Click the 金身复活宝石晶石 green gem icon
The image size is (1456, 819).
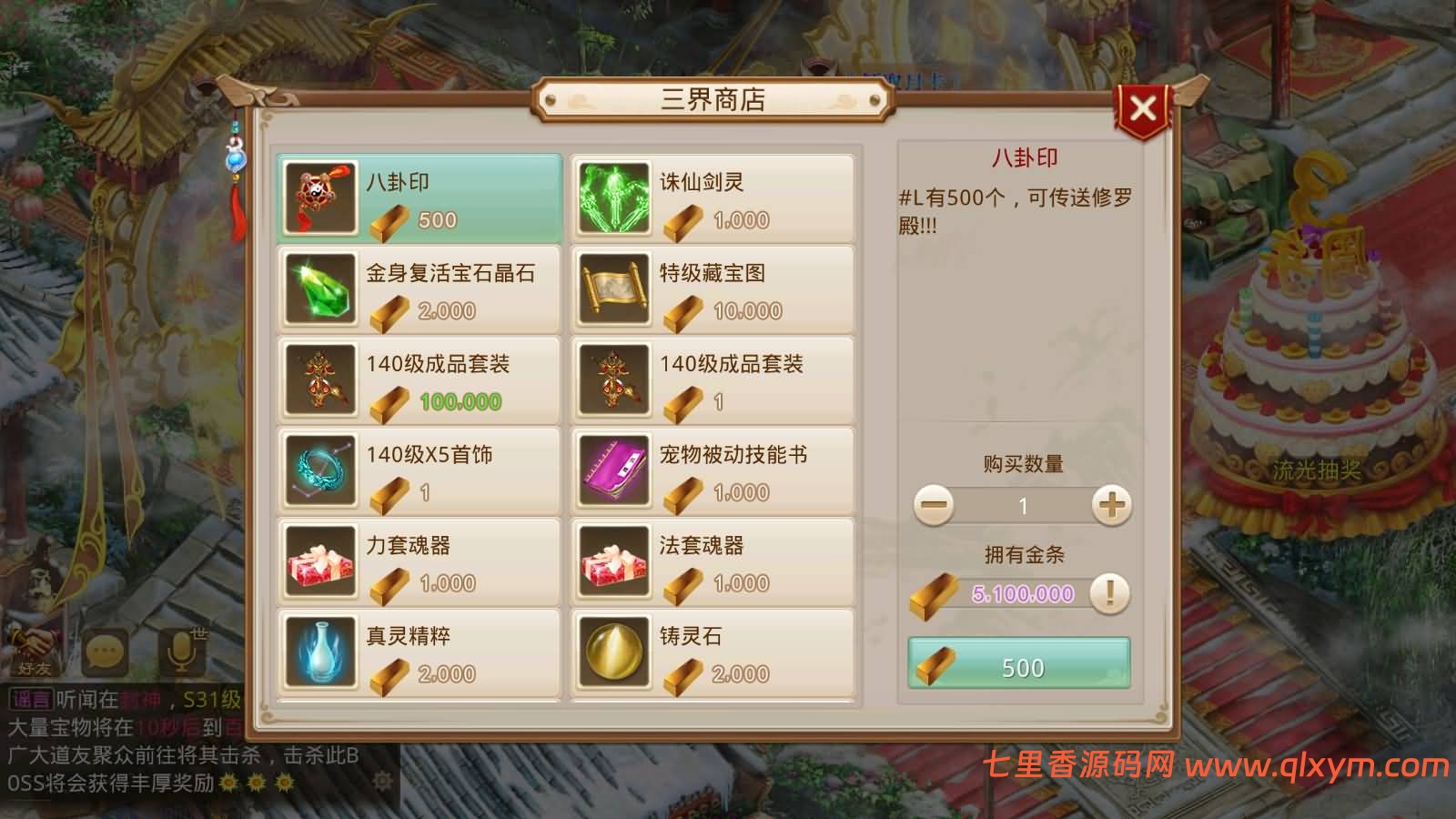(320, 288)
